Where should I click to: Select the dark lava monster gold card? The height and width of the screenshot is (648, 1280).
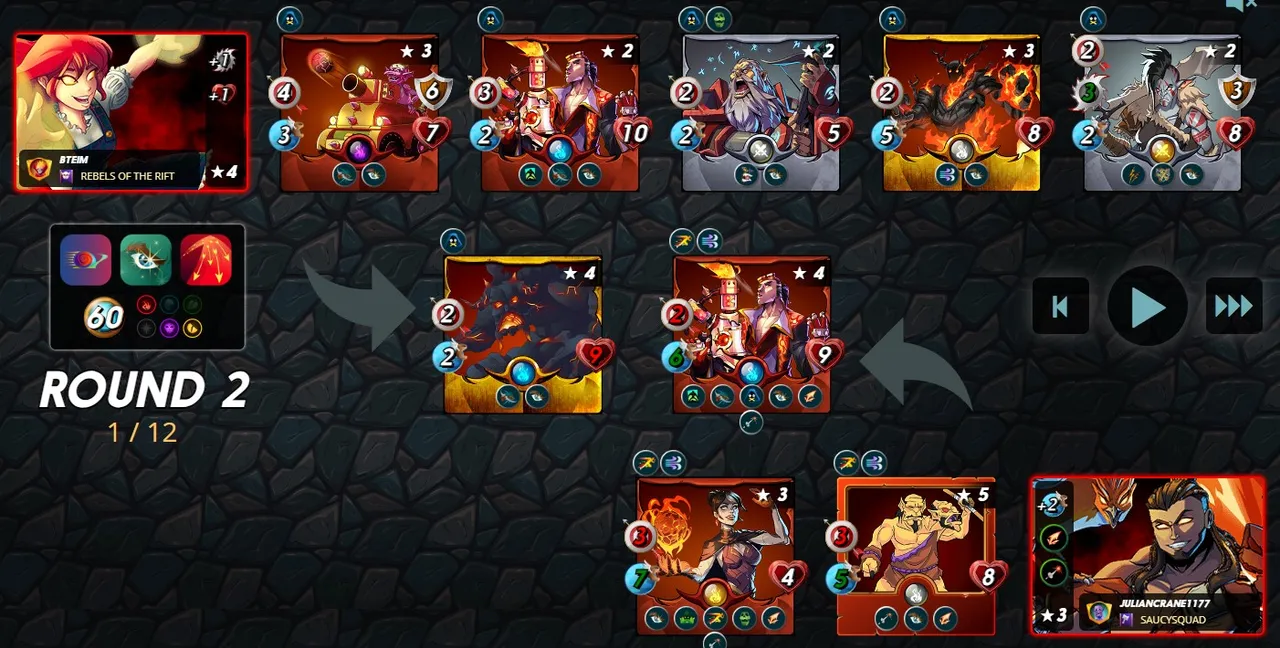tap(523, 335)
